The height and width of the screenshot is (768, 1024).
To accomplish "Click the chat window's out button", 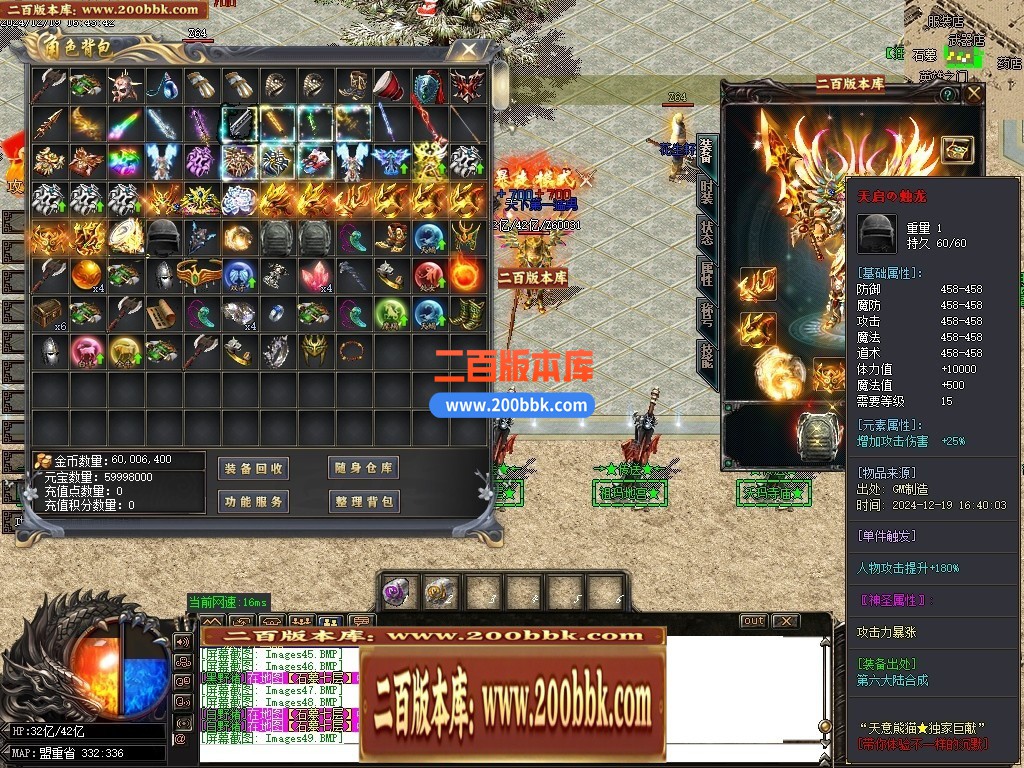I will [x=753, y=621].
